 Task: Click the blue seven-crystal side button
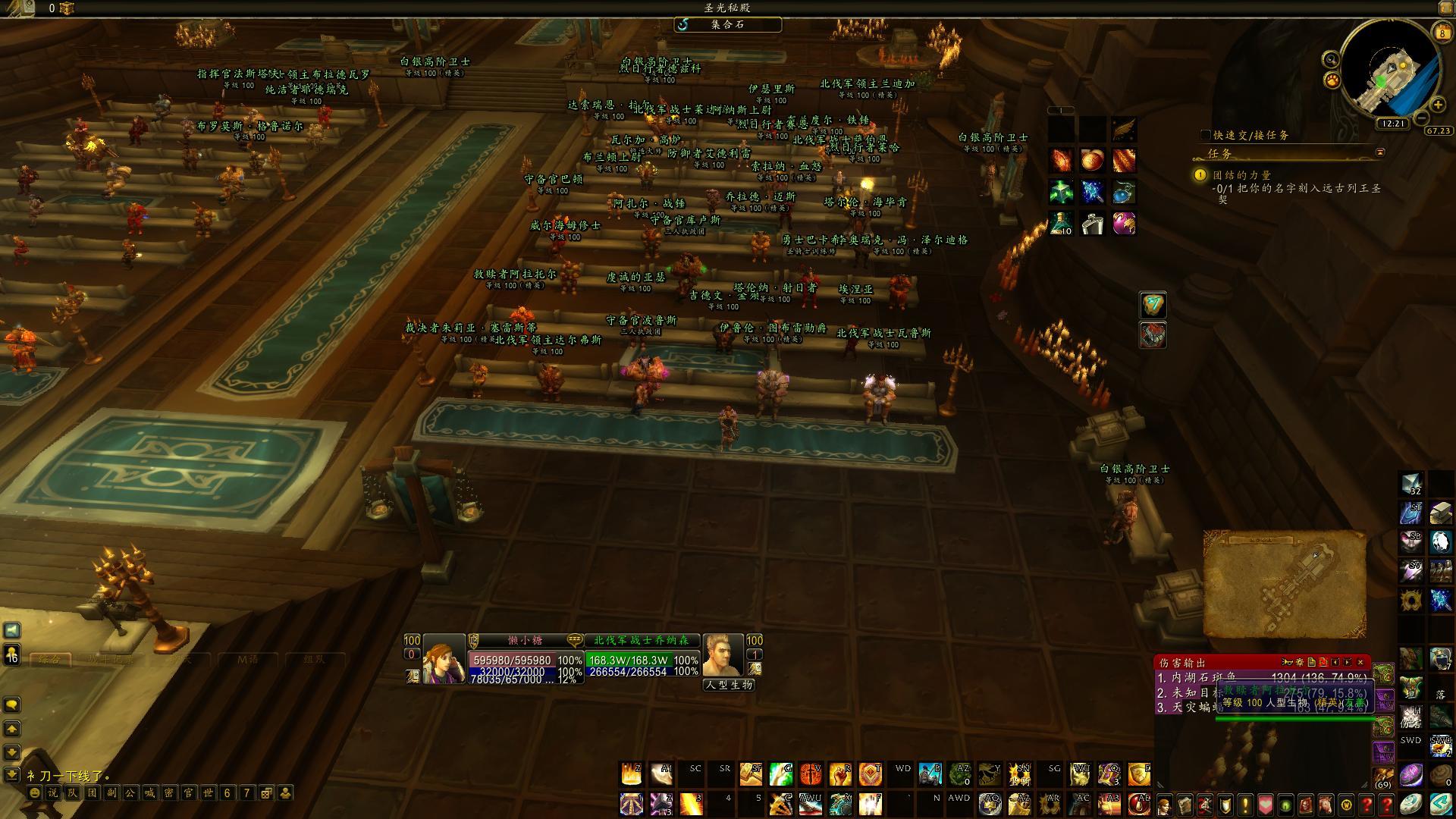pos(1153,305)
